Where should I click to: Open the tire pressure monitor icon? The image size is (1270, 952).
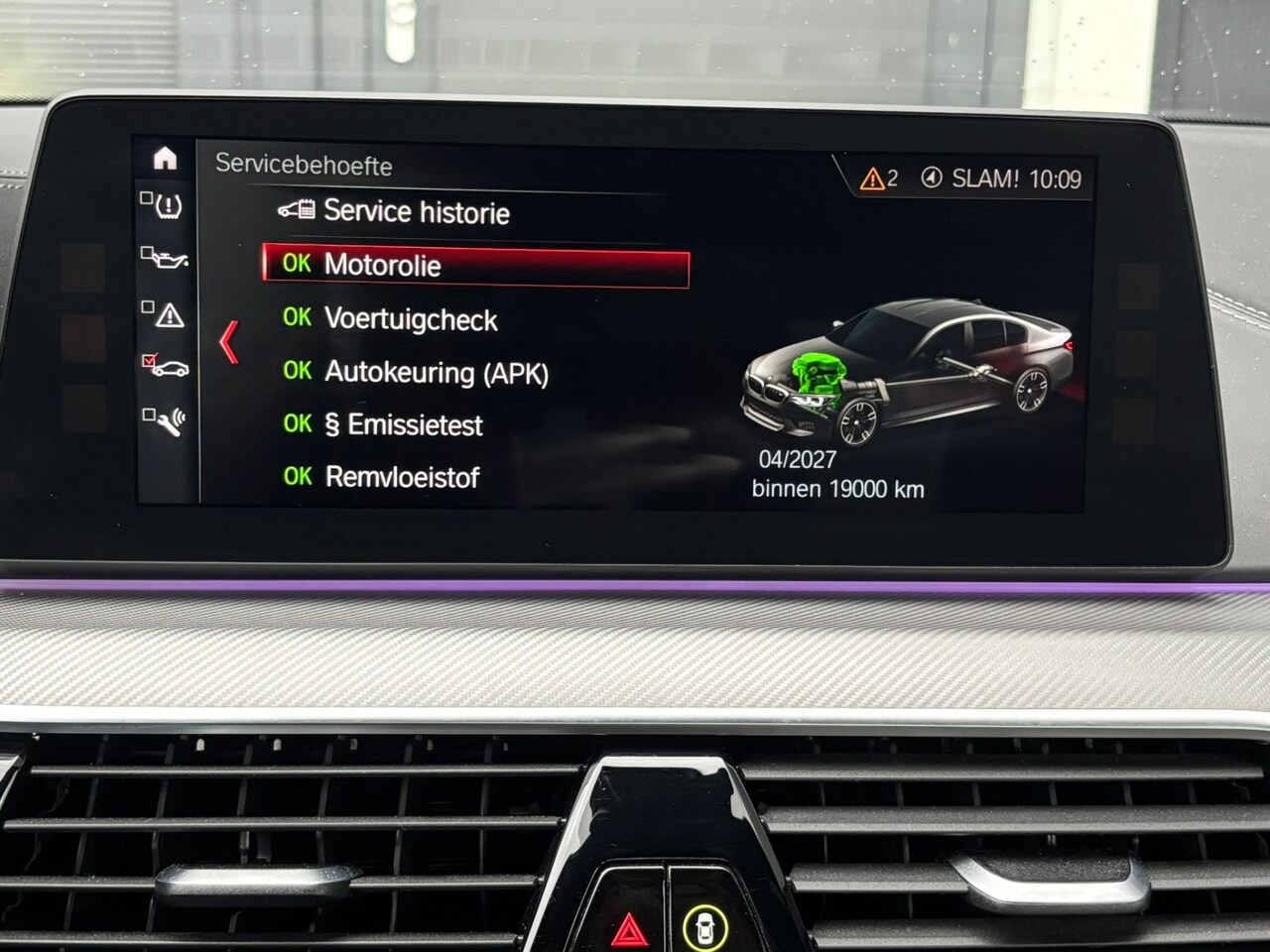point(166,206)
